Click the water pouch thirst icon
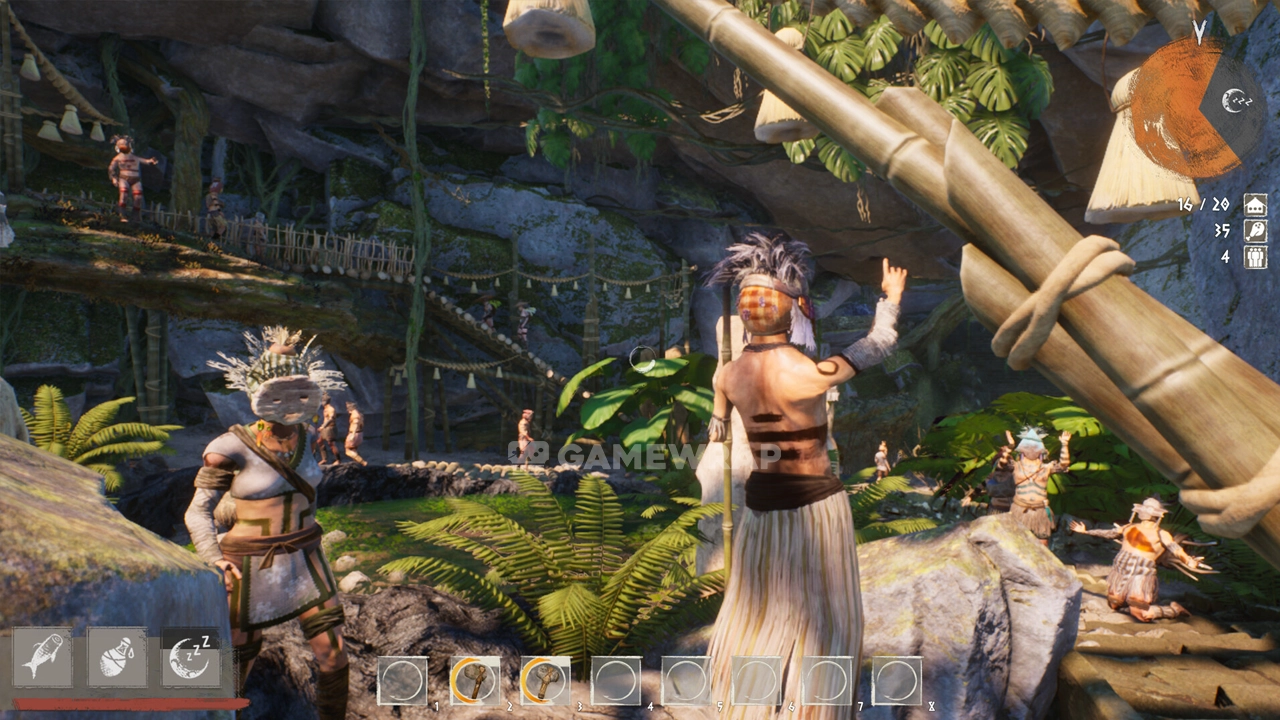 click(x=117, y=657)
